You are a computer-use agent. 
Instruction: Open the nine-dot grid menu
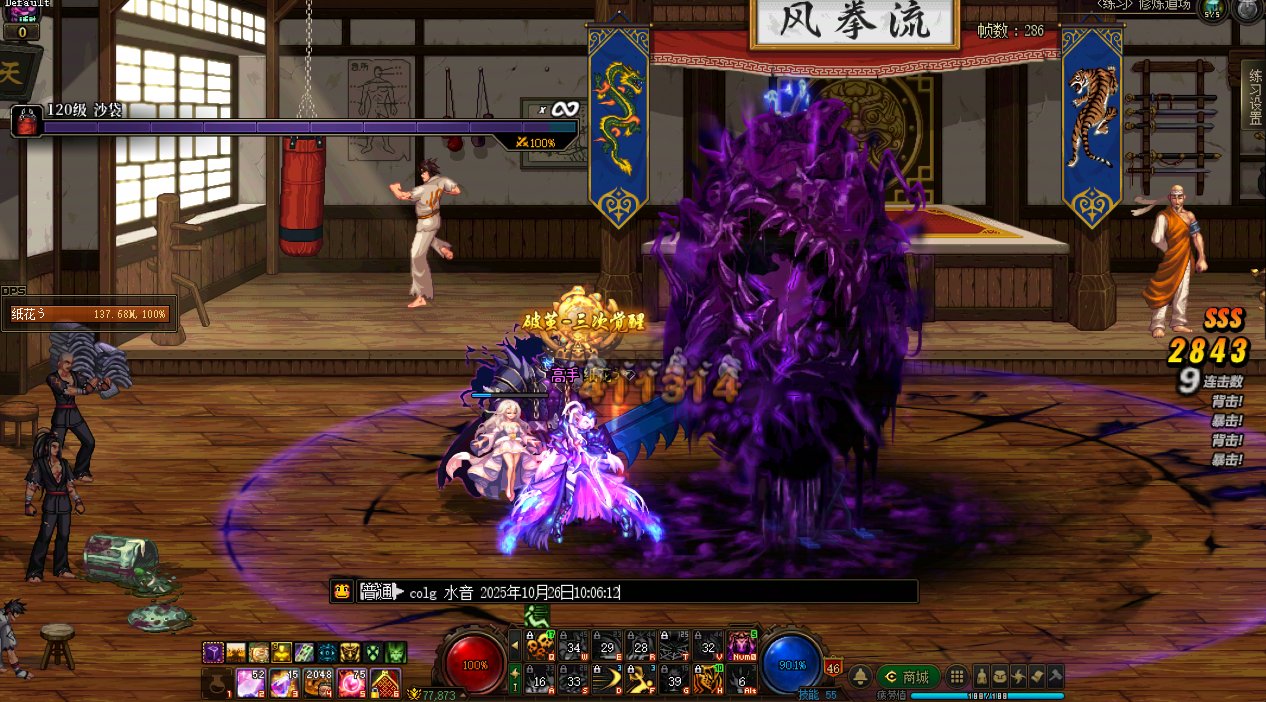pyautogui.click(x=957, y=677)
